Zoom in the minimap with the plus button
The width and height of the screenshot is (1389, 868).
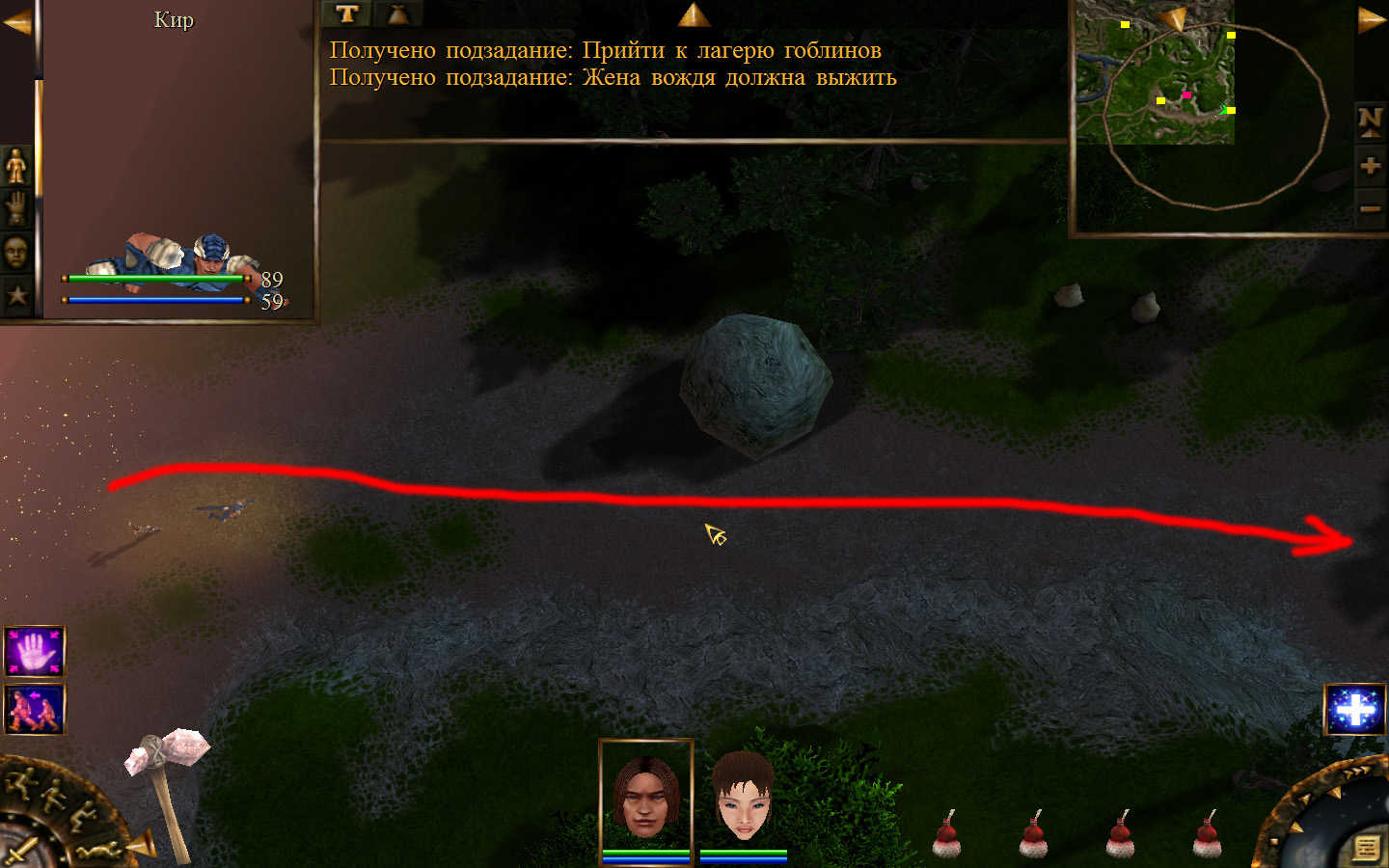[1370, 166]
